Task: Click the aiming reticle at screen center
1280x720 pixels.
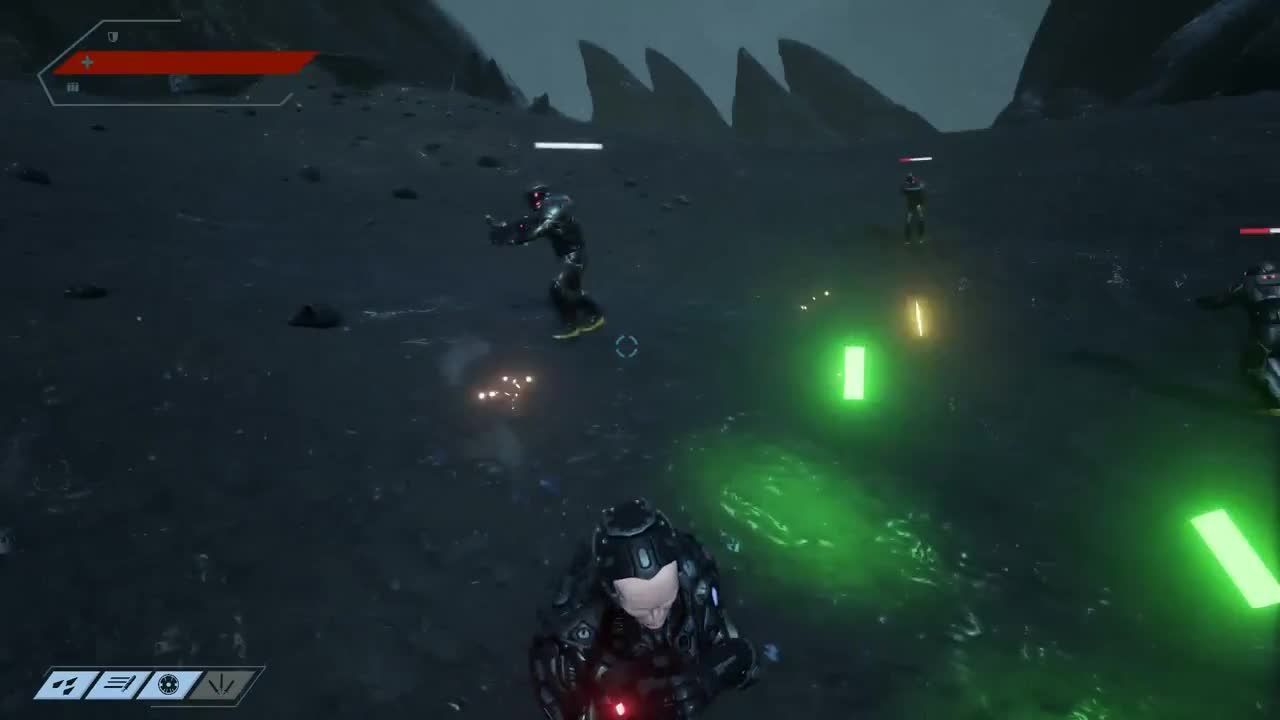Action: click(x=627, y=347)
